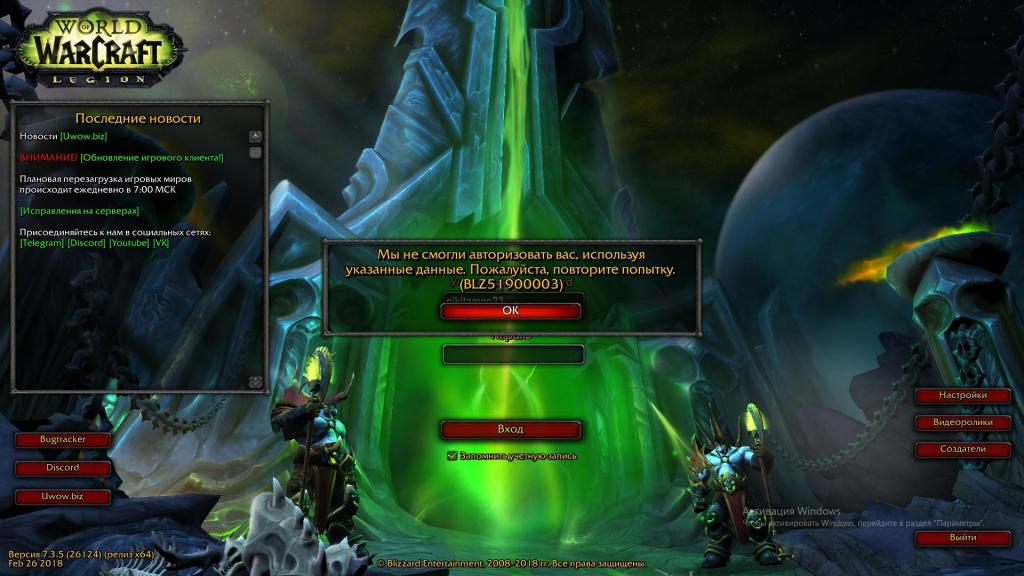Open the Видеоролики cinematics menu
Screen dimensions: 1024x576
(x=962, y=422)
